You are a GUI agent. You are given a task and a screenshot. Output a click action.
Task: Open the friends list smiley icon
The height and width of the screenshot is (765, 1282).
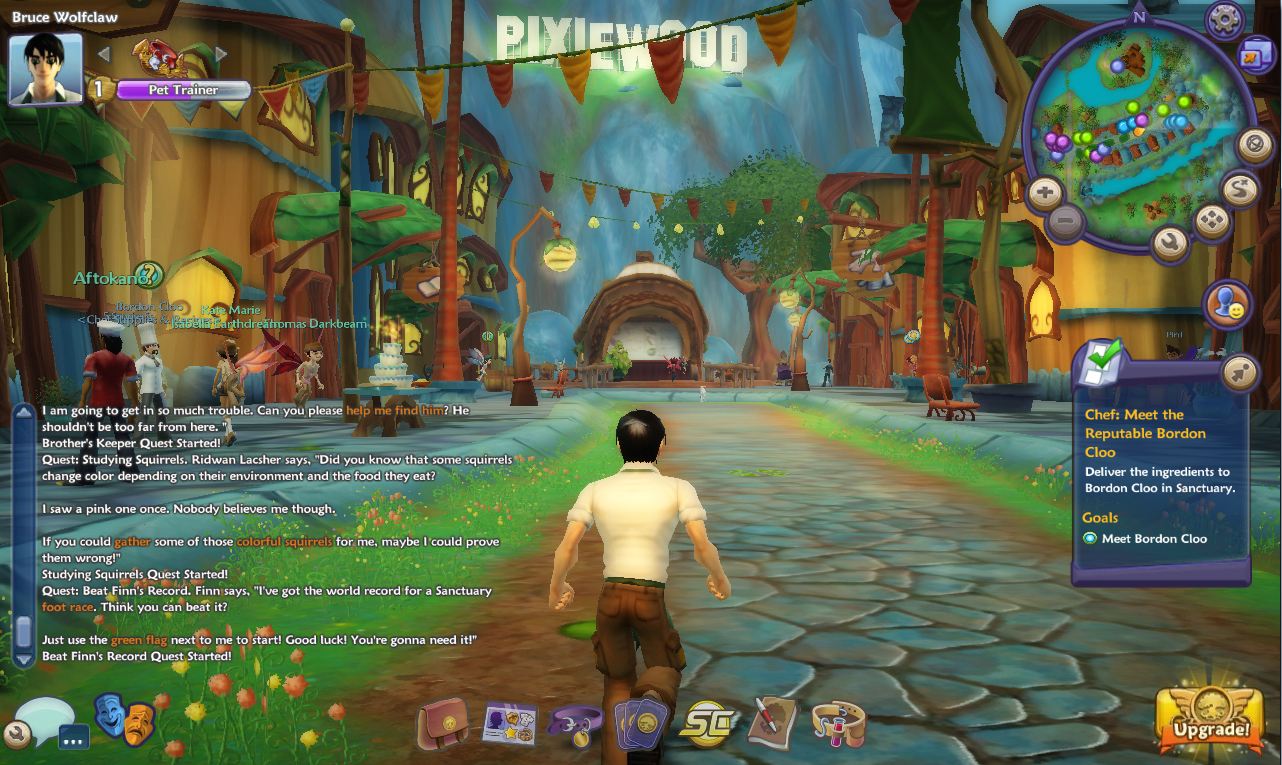coord(1229,304)
